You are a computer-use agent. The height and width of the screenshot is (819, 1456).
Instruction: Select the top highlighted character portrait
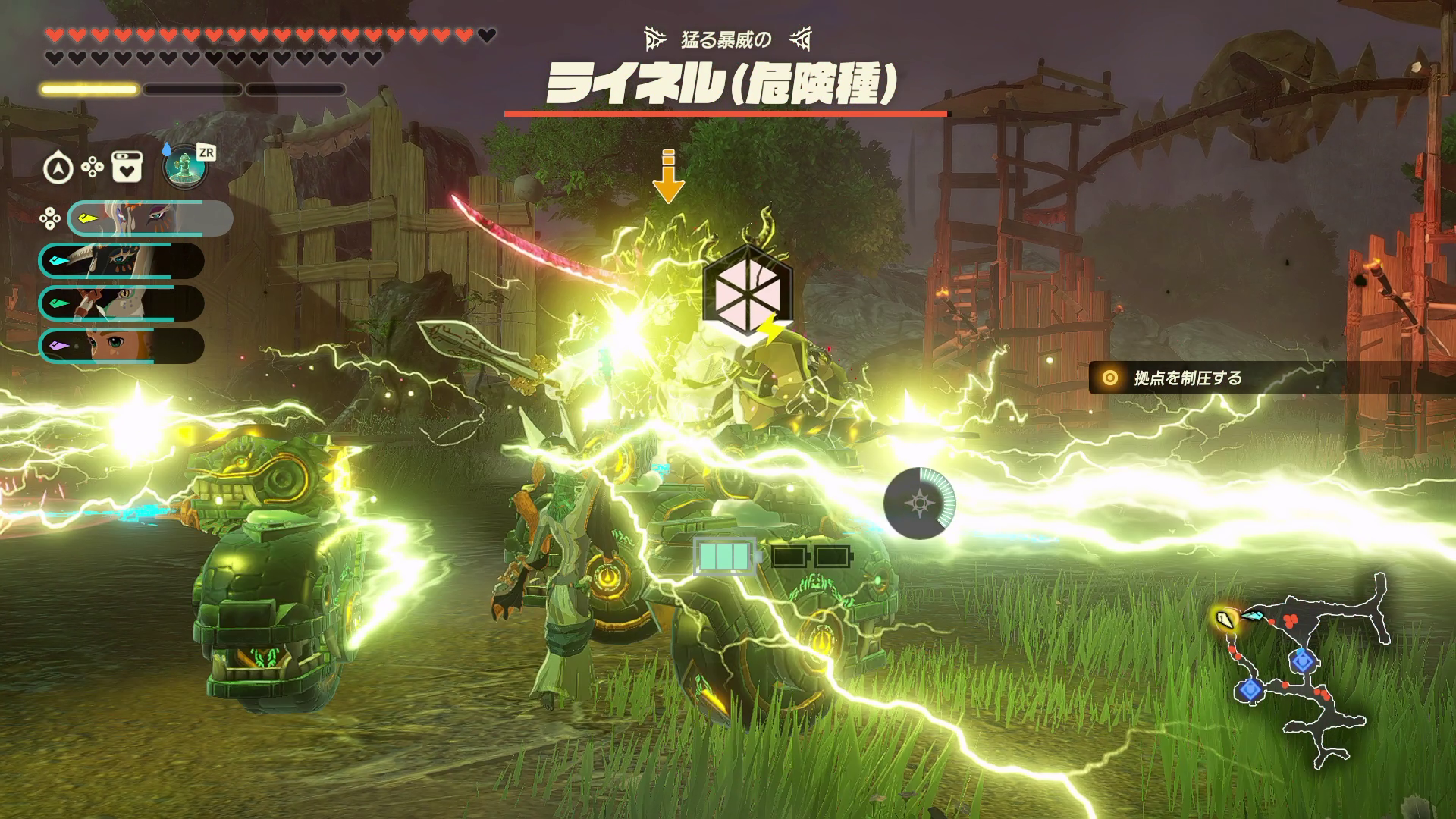tap(149, 218)
